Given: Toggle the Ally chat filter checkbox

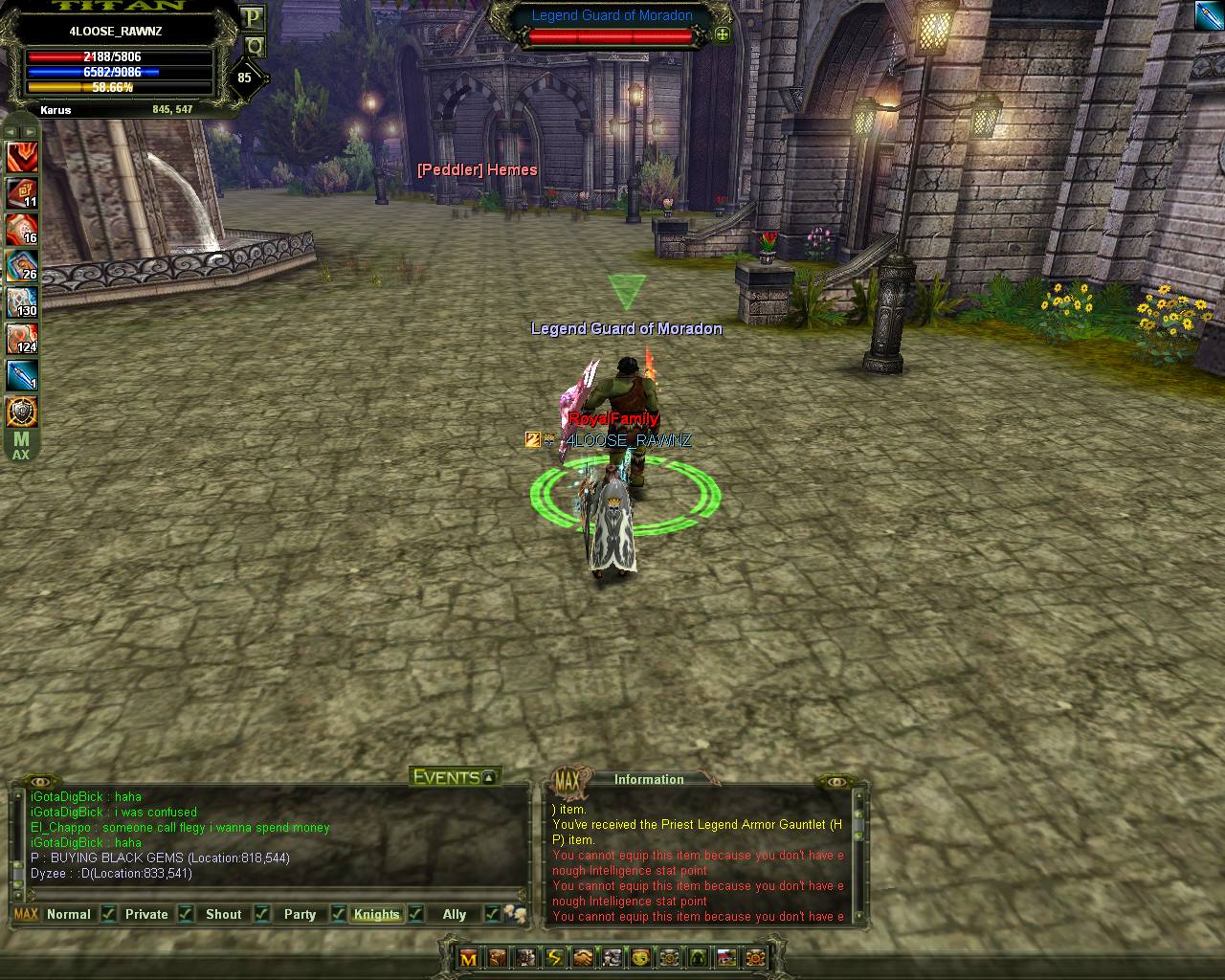Looking at the screenshot, I should (492, 914).
